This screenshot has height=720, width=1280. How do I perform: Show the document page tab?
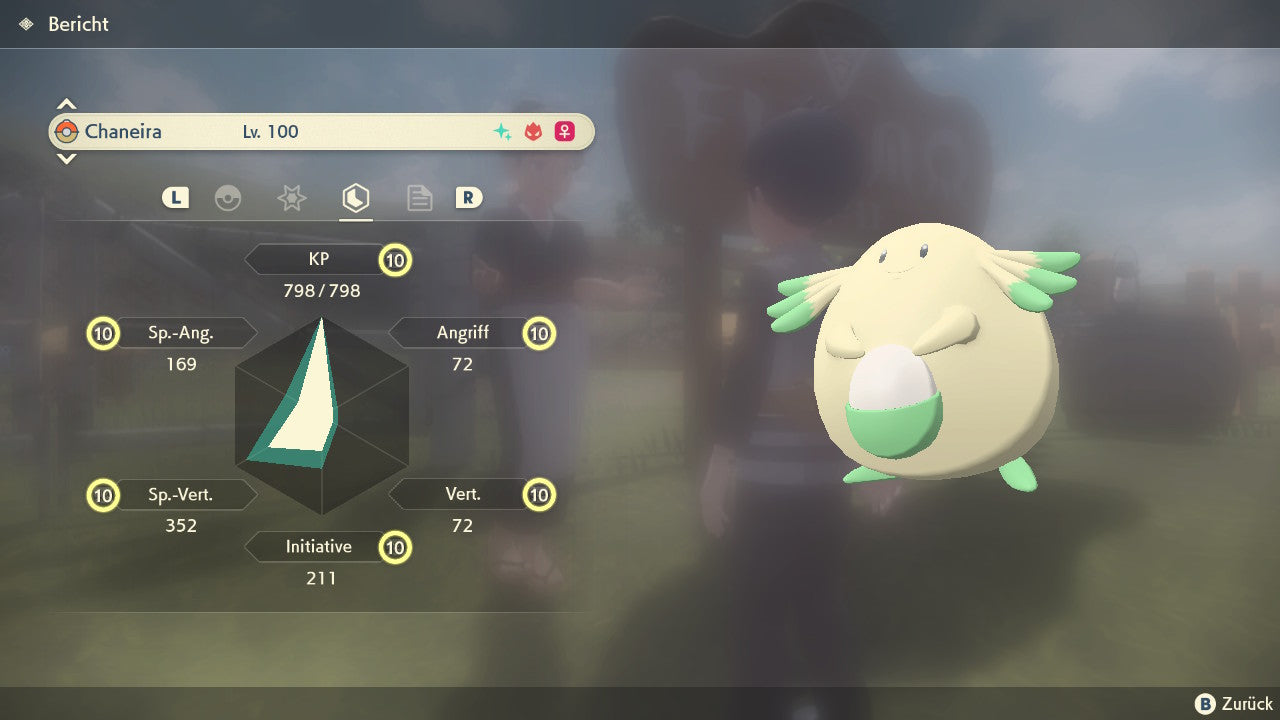tap(419, 198)
